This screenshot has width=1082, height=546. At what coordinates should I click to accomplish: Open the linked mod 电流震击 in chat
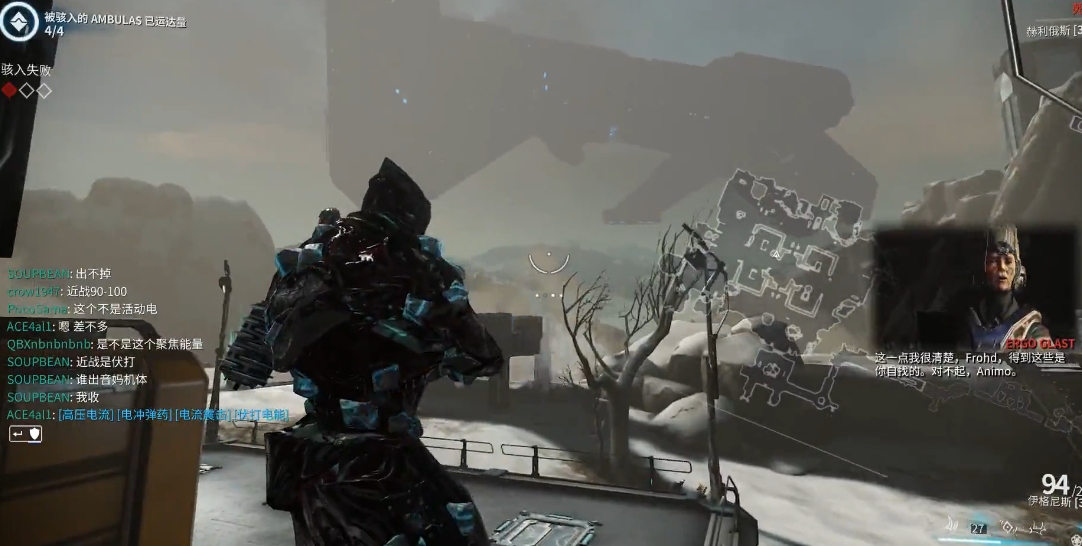pyautogui.click(x=203, y=415)
